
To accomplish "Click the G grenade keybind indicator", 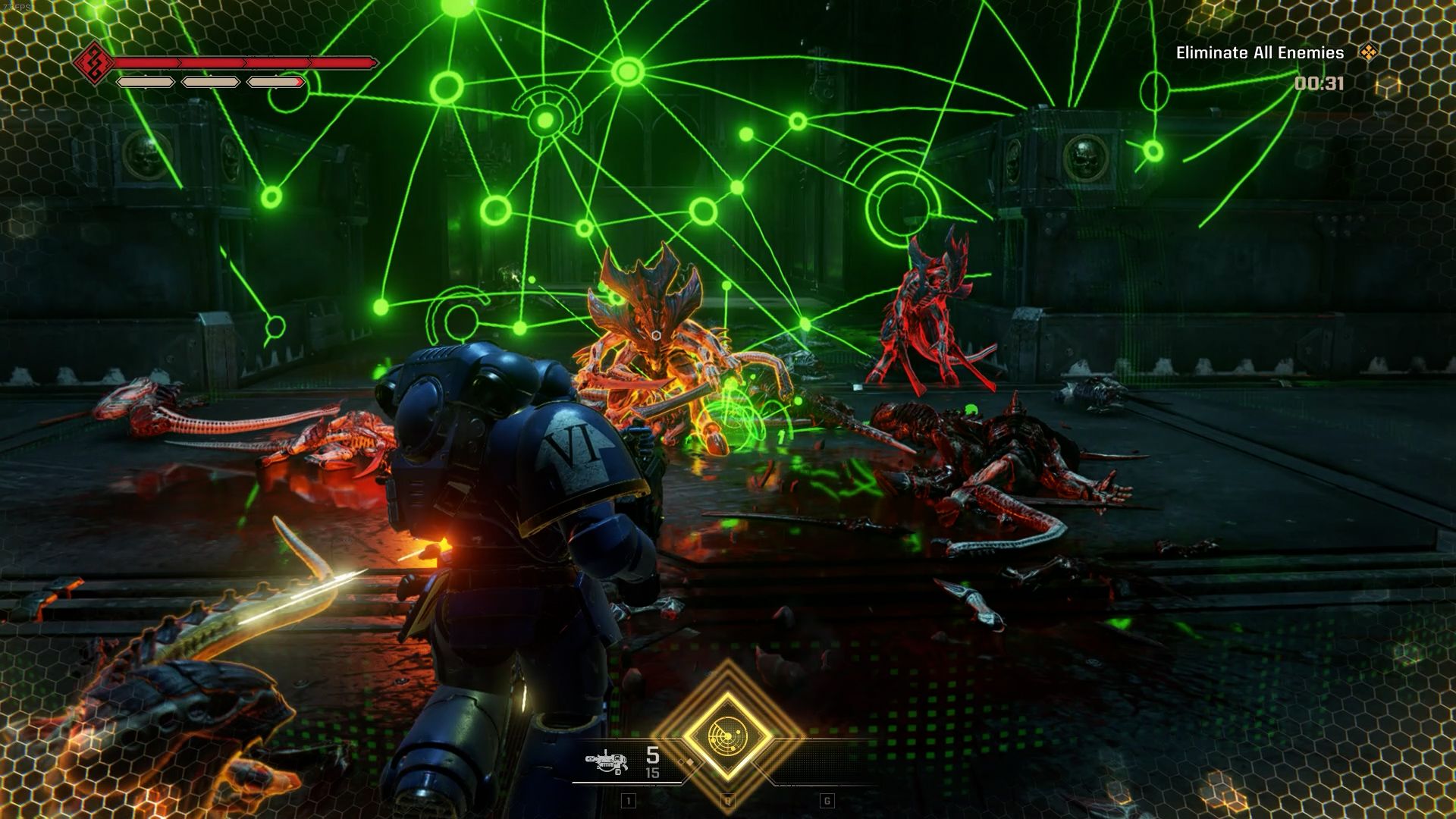I will coord(827,801).
